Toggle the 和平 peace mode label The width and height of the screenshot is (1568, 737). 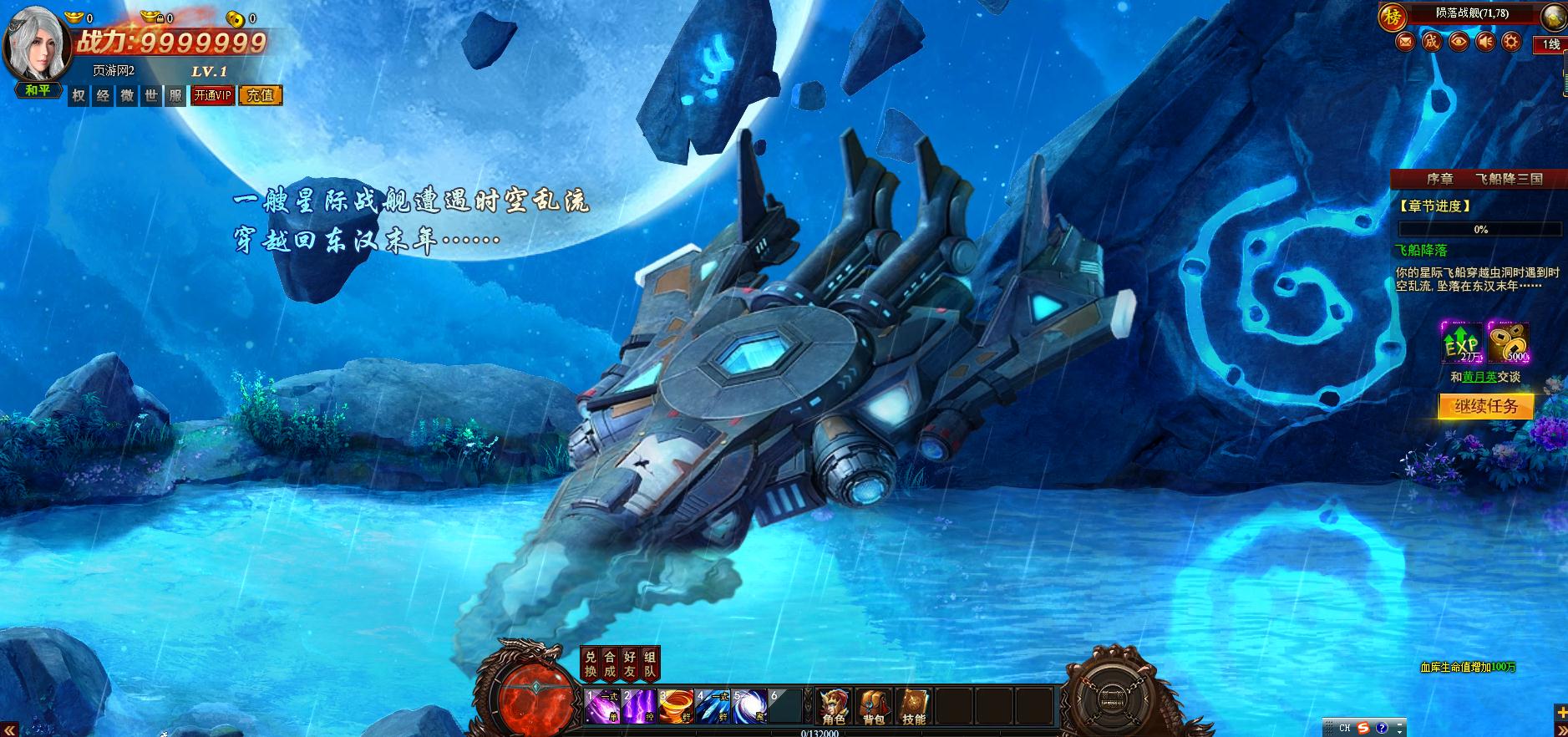coord(38,90)
